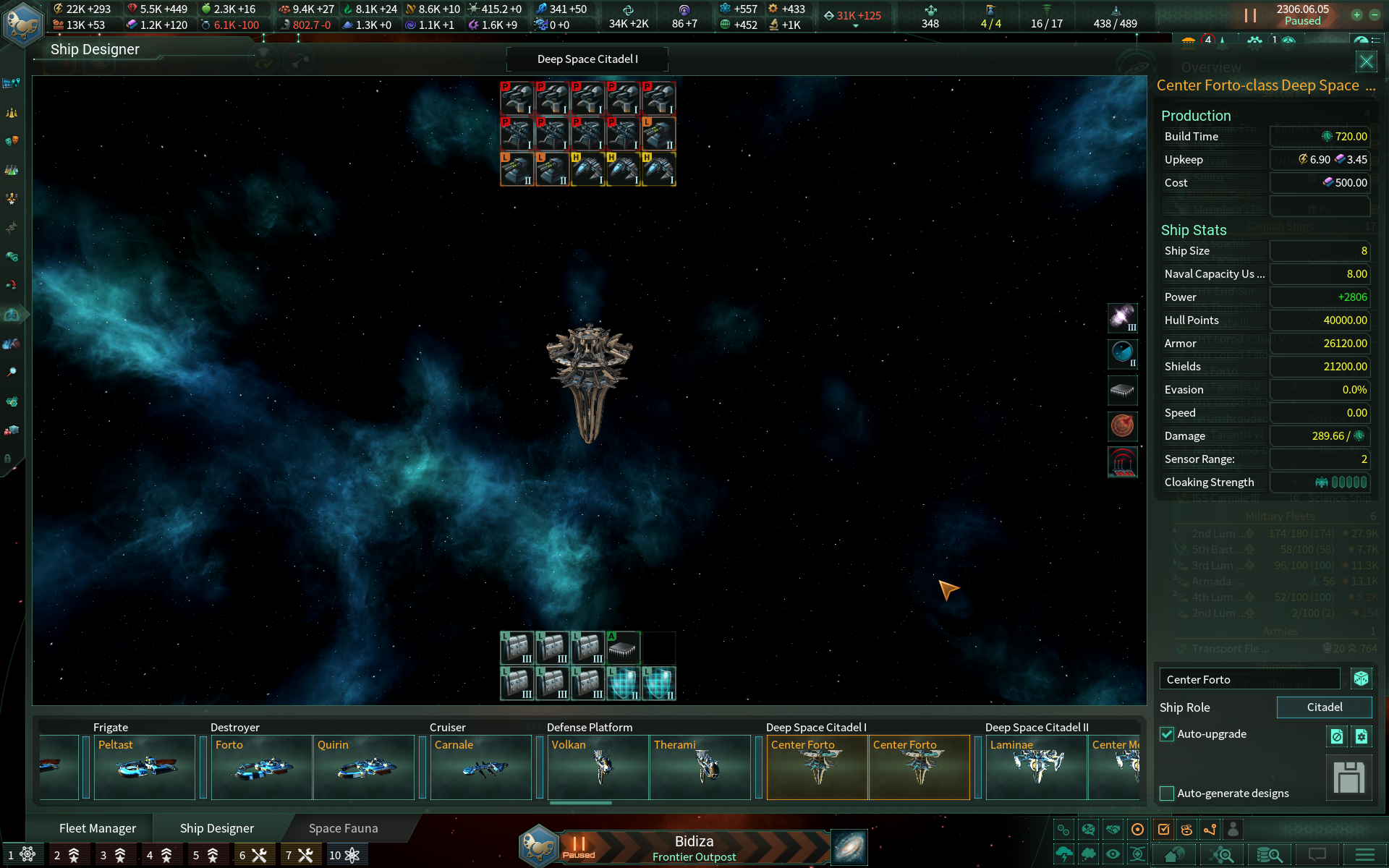Randomize the ship name with the dice icon
The width and height of the screenshot is (1389, 868).
click(x=1362, y=678)
